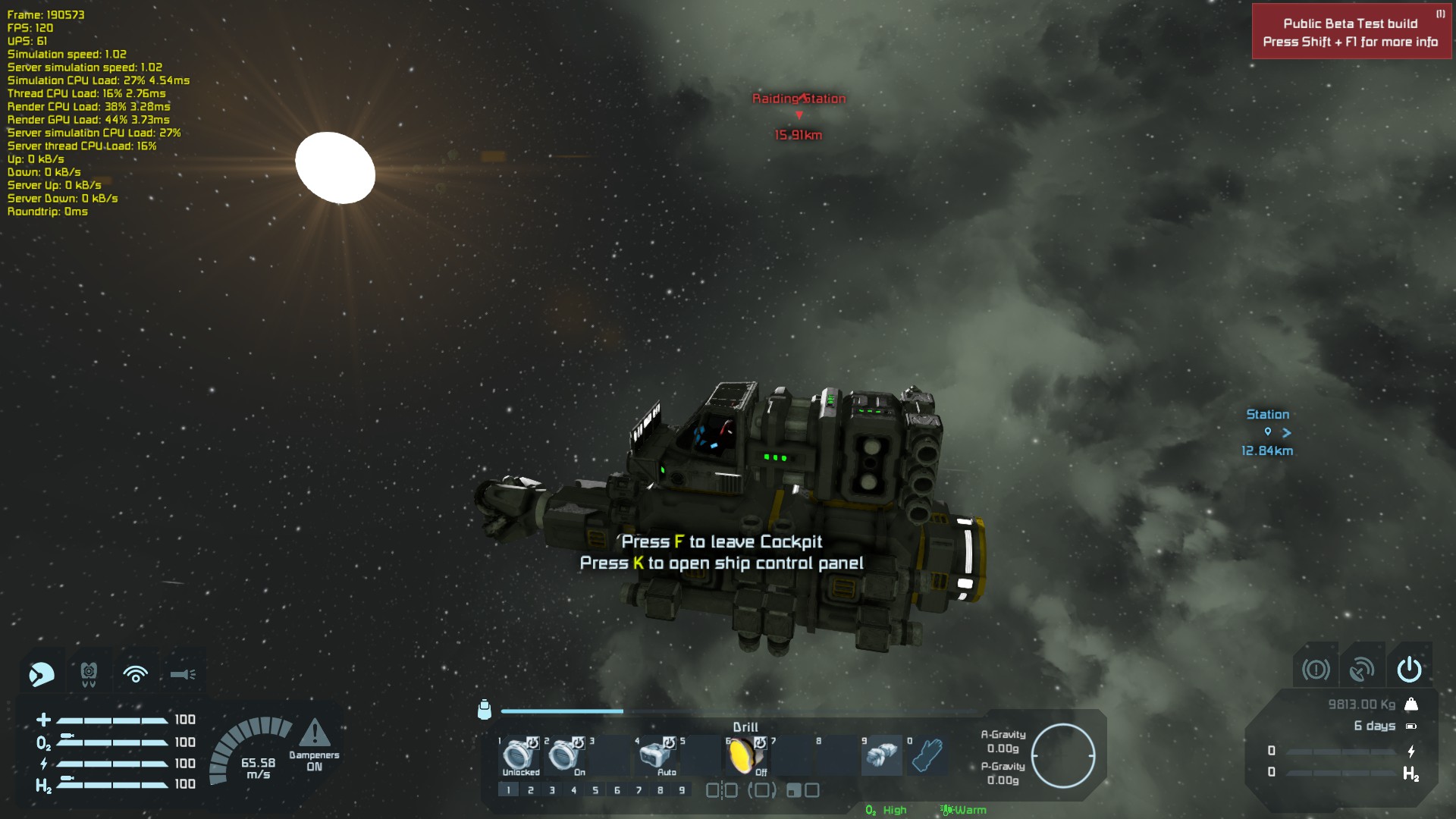Click the Public Beta Test build notice
Screen dimensions: 1456x819
pos(1351,33)
